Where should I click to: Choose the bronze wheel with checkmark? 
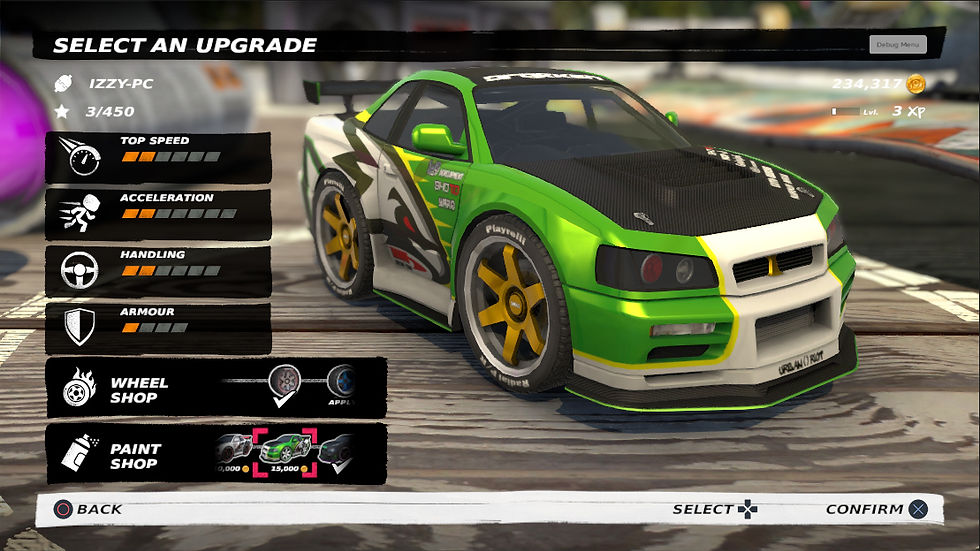(287, 385)
